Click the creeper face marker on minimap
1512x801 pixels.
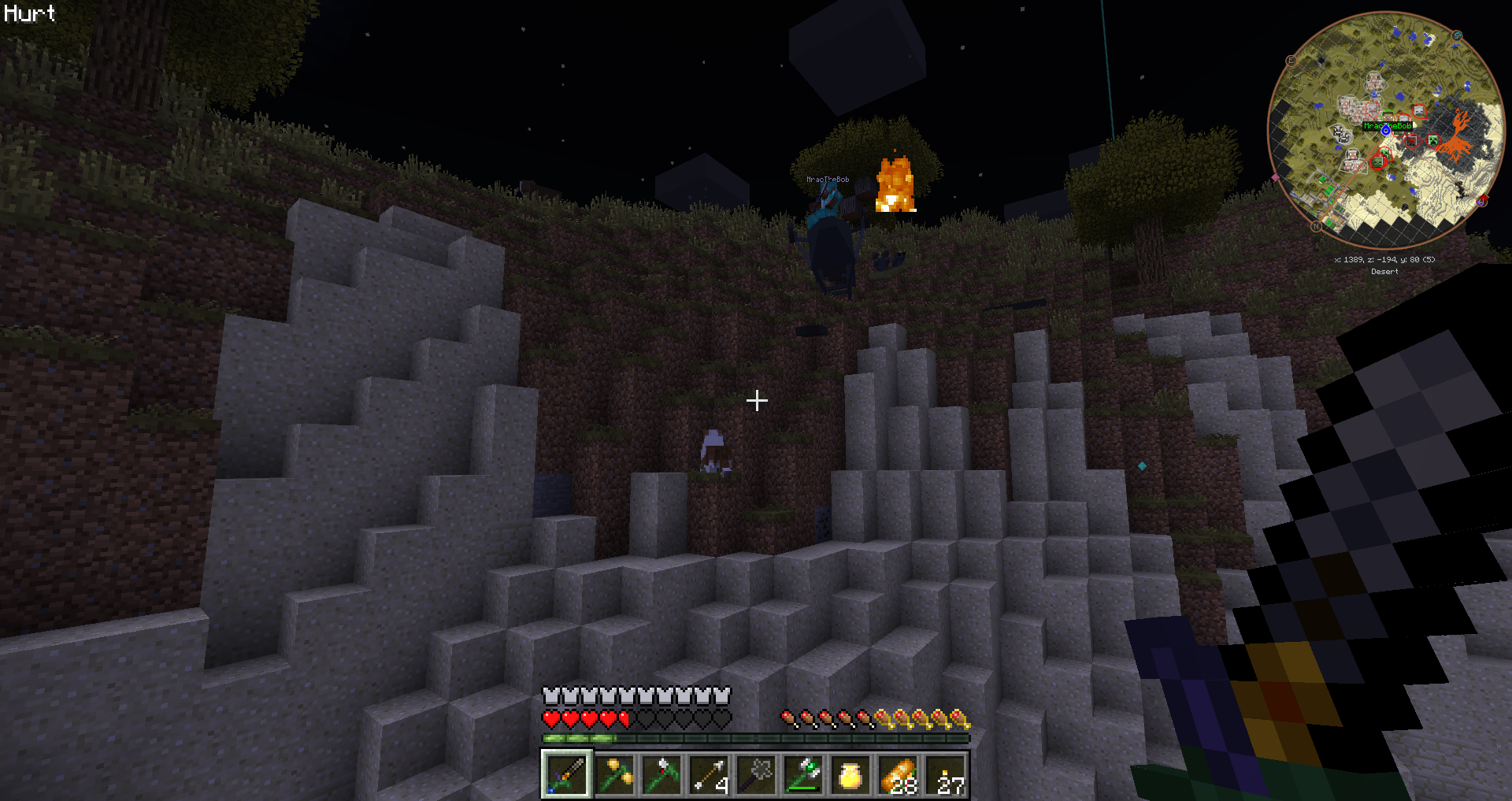[x=1433, y=140]
